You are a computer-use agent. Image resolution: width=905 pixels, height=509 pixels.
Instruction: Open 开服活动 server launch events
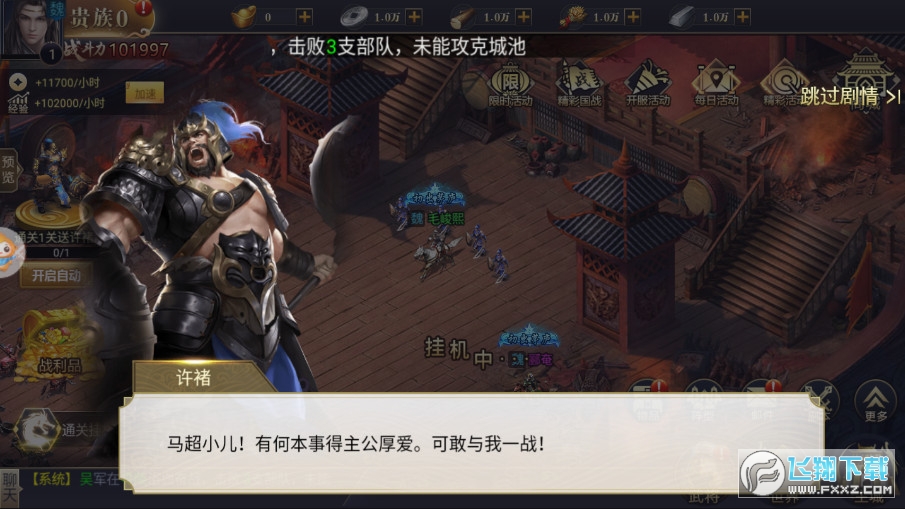point(647,83)
